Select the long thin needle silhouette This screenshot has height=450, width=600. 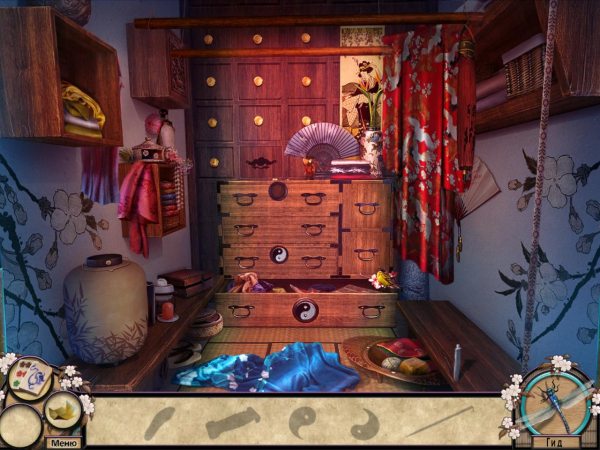coord(439,420)
